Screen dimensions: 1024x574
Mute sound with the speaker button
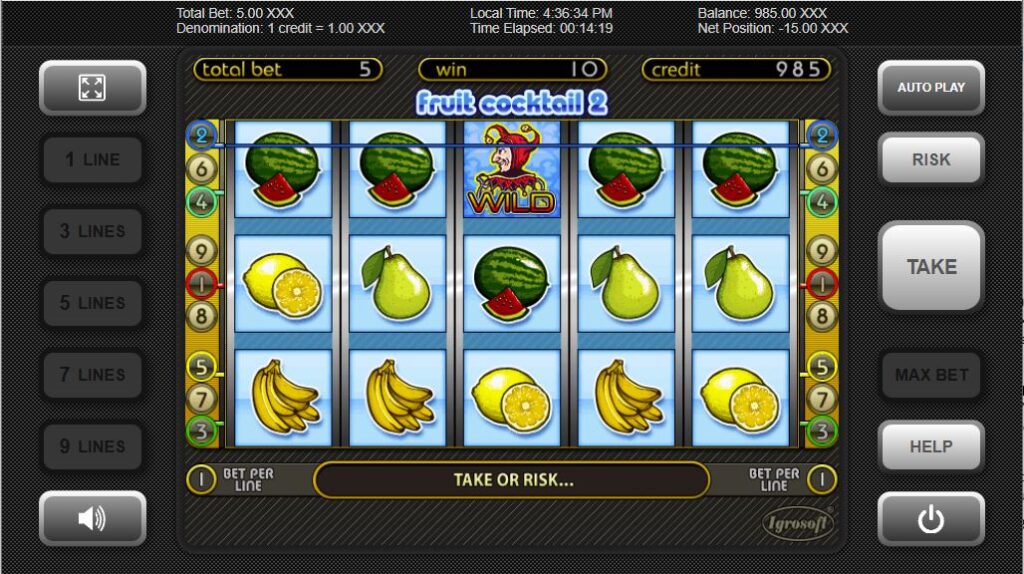pos(92,518)
